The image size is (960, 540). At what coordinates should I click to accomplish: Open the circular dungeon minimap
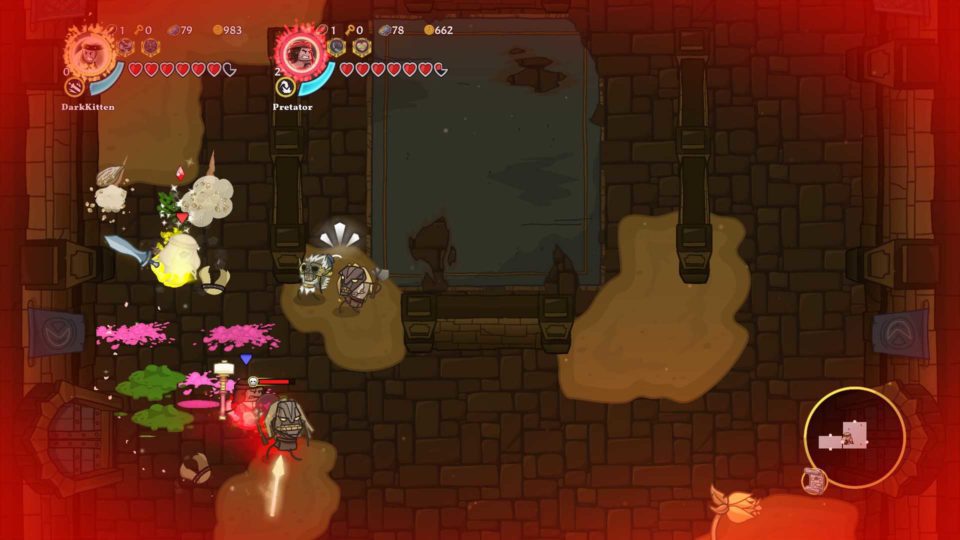click(854, 437)
